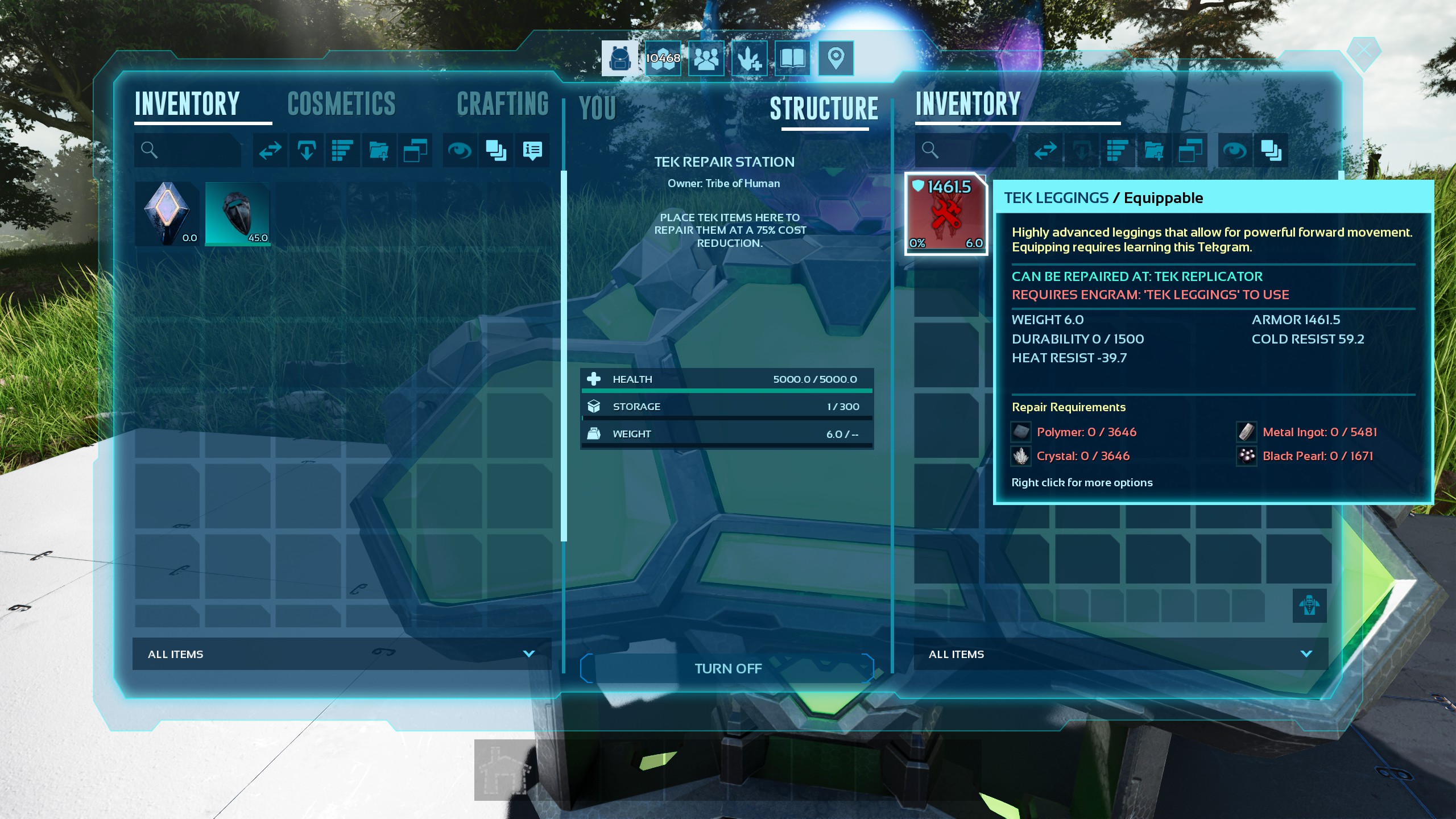Screen dimensions: 1456x819
Task: Switch to the Cosmetics tab
Action: pos(341,104)
